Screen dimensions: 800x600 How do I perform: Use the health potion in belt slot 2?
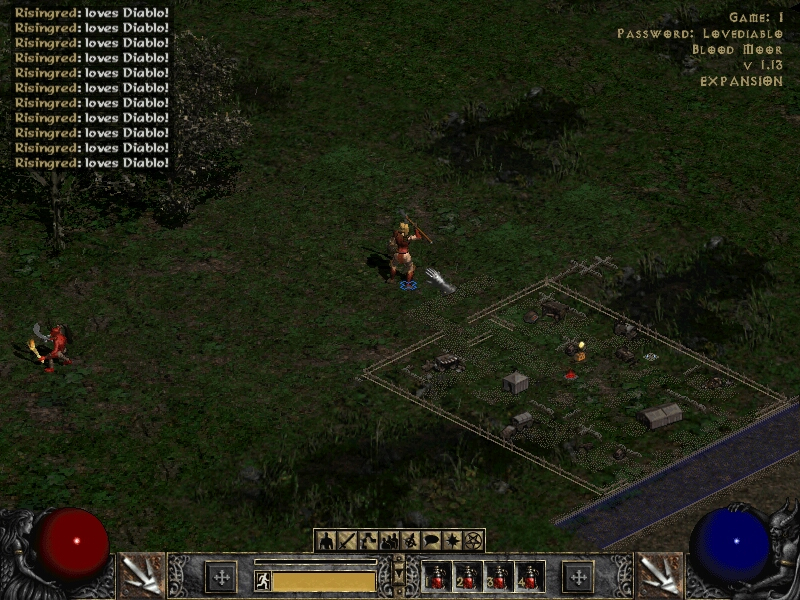[468, 577]
